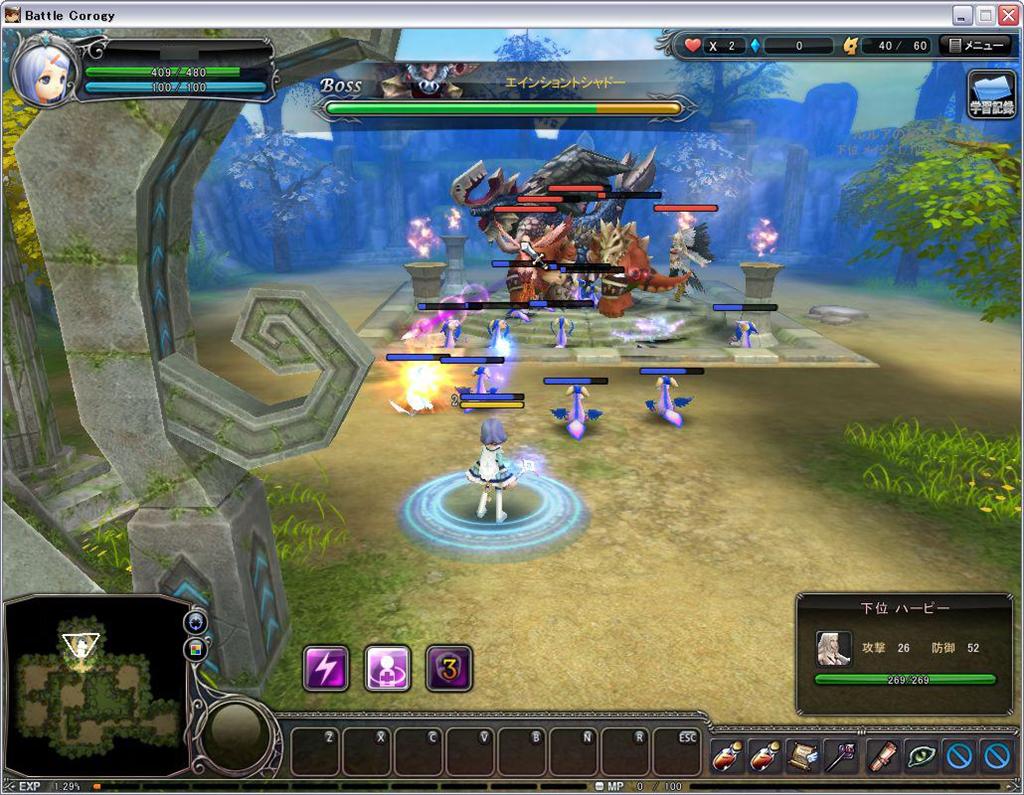Activate the green eye item
The width and height of the screenshot is (1024, 795).
[x=920, y=755]
